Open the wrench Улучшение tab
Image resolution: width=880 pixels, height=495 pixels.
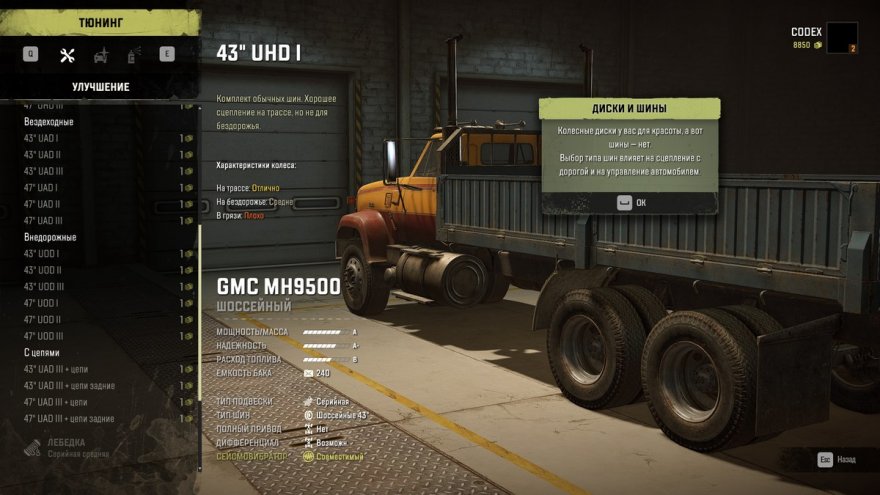tap(67, 55)
